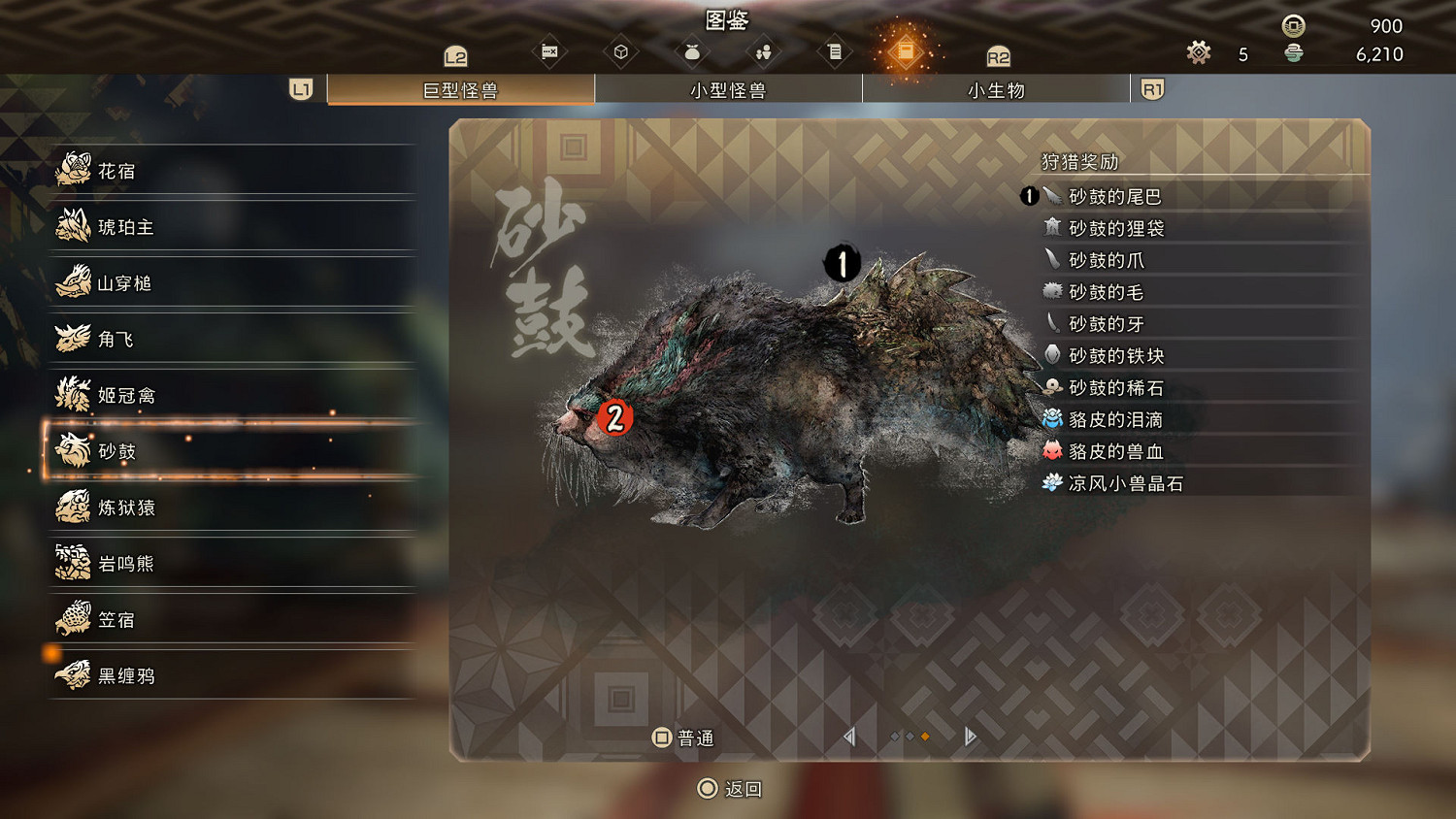Show the 小生物 tab
The image size is (1456, 819).
996,90
